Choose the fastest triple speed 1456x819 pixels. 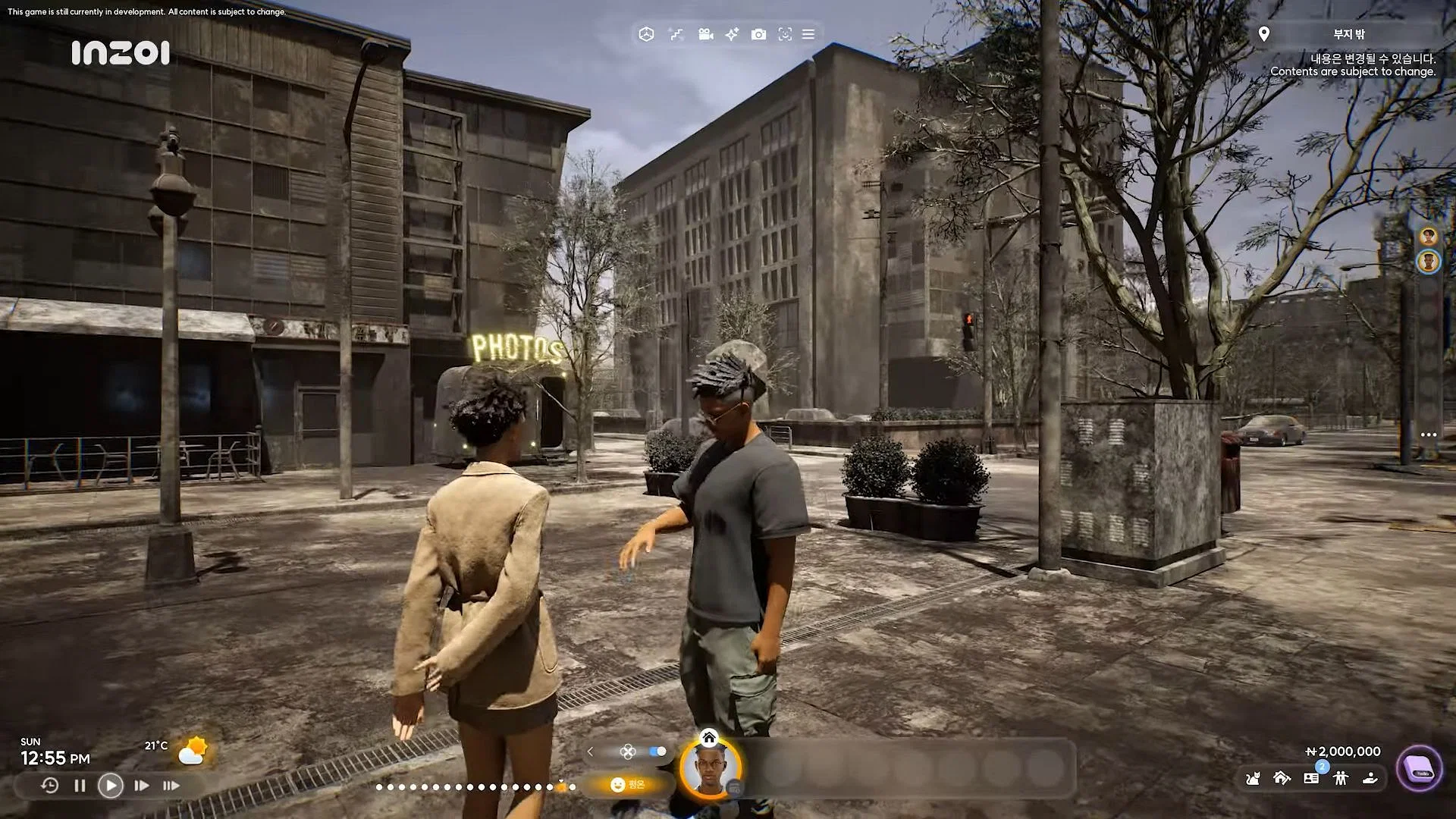coord(171,786)
